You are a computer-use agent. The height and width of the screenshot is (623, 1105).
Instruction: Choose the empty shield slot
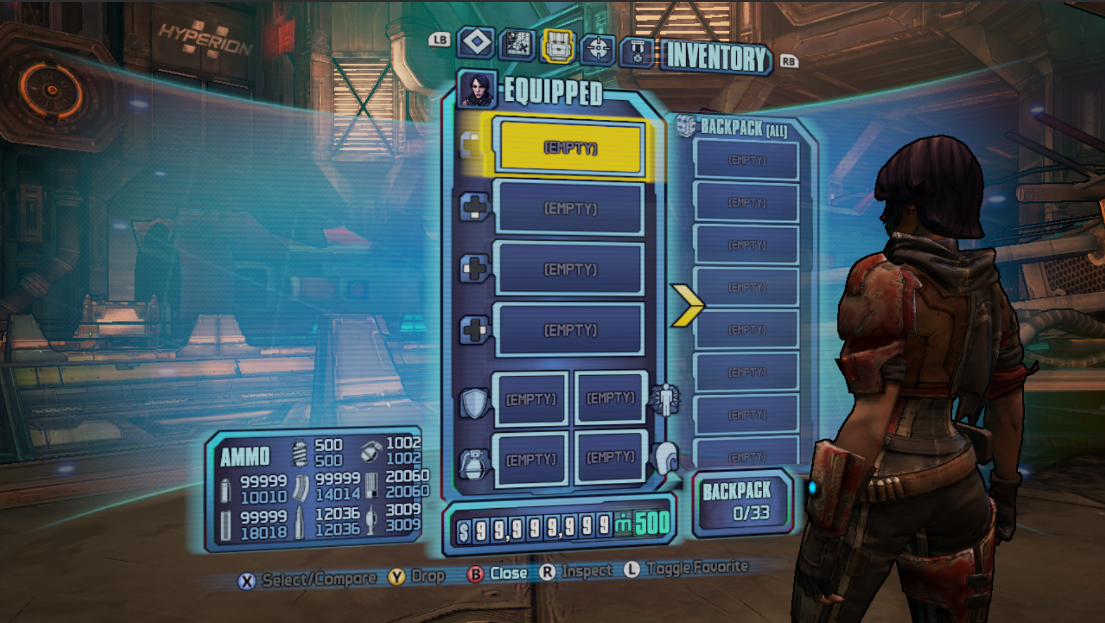pos(530,398)
